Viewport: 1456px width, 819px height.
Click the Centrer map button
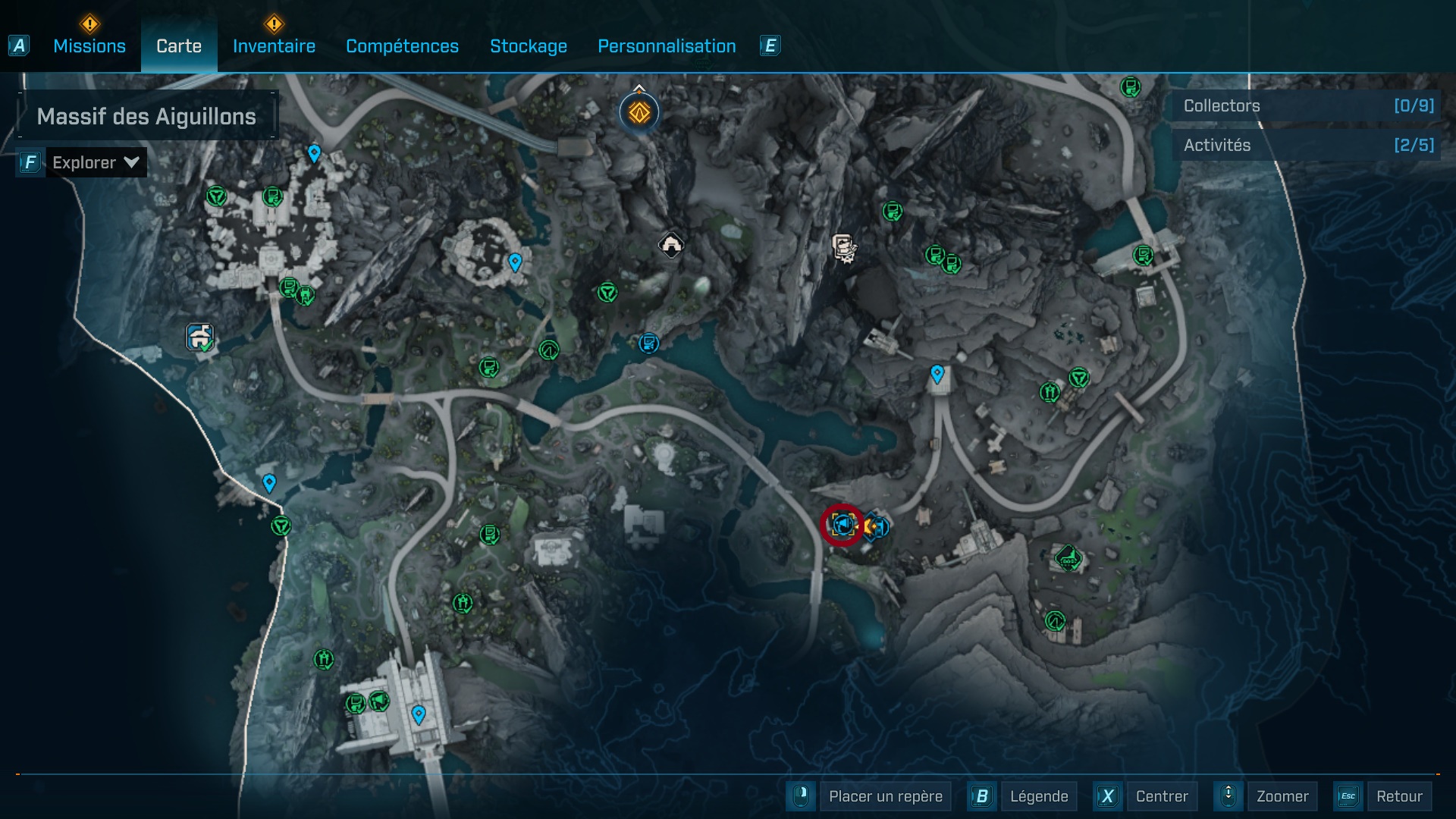coord(1162,796)
